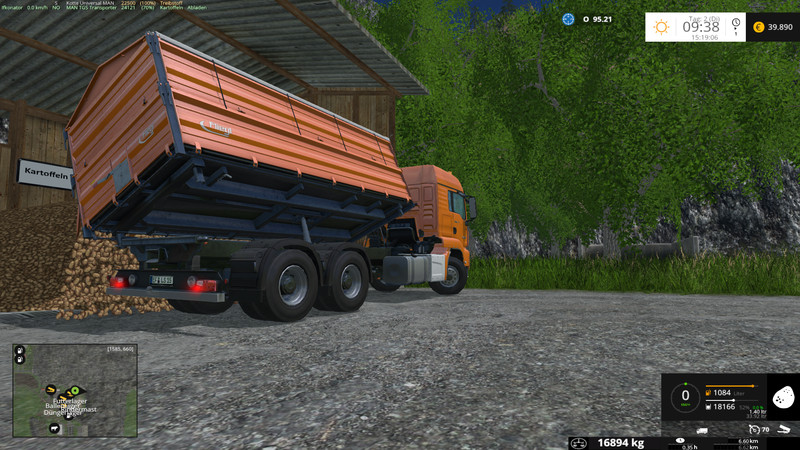Screen dimensions: 800x450
Task: Click the green player marker on the minimap
Action: point(75,389)
